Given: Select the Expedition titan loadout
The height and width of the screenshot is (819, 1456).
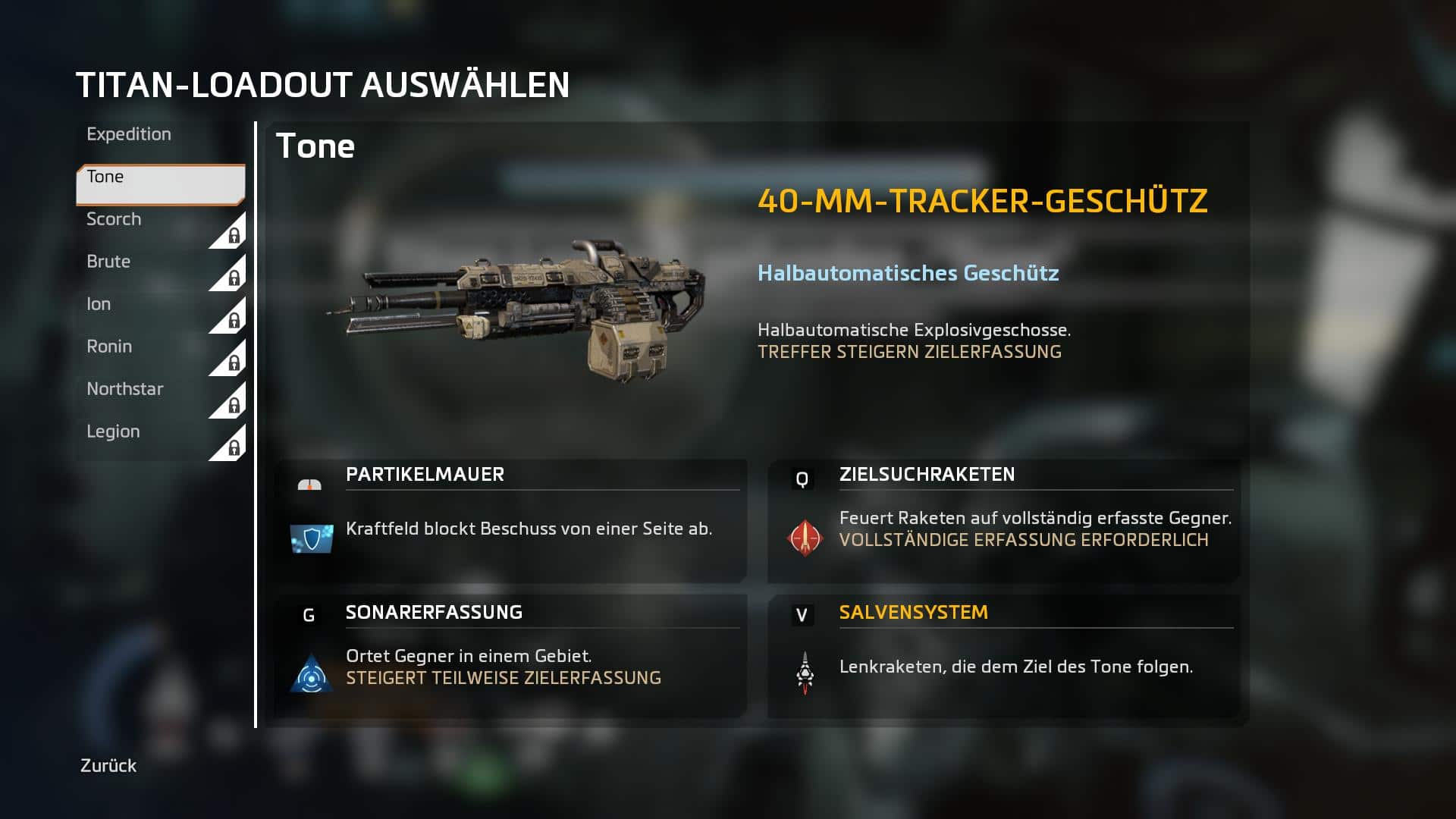Looking at the screenshot, I should pos(129,134).
